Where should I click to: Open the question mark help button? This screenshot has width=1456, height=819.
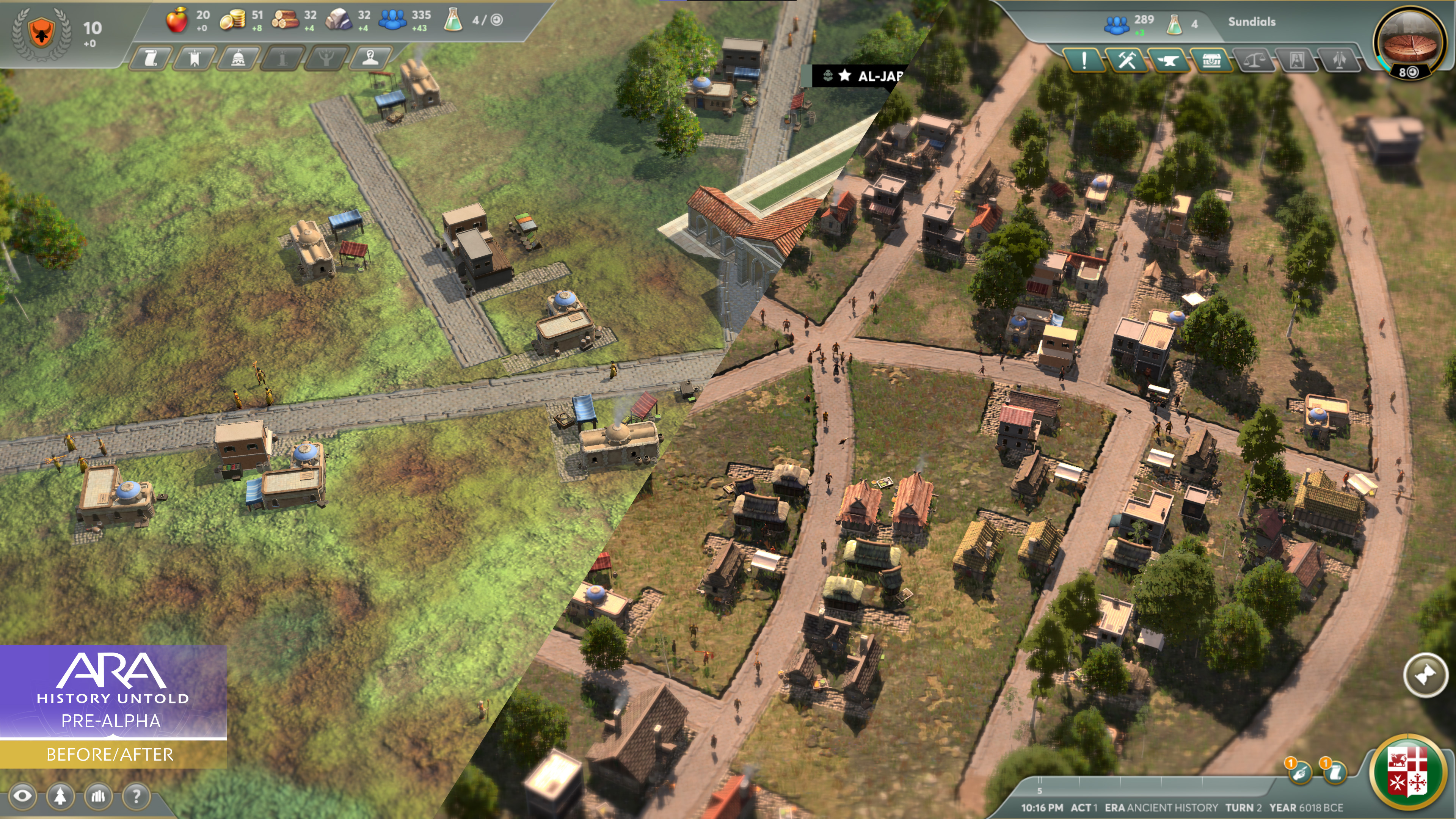pos(136,796)
